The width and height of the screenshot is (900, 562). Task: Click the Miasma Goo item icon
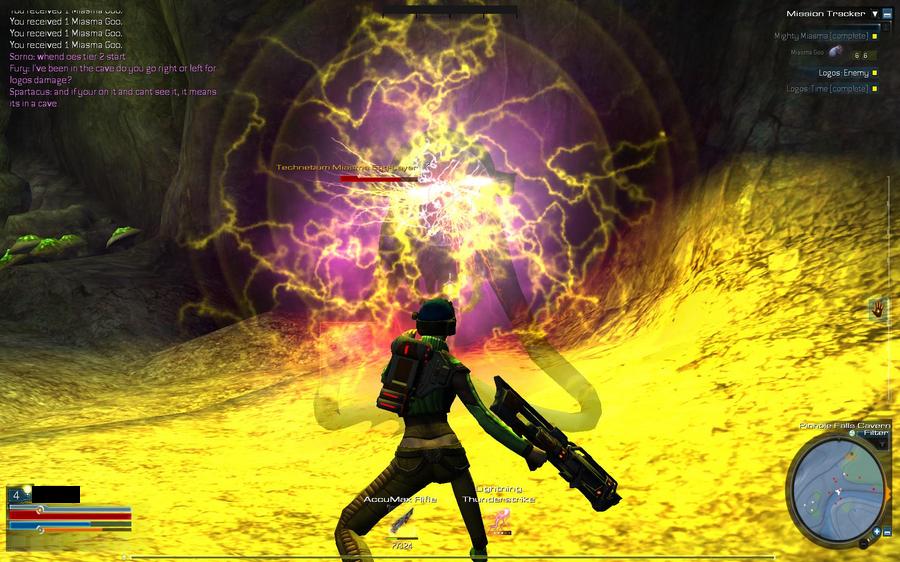[x=835, y=53]
